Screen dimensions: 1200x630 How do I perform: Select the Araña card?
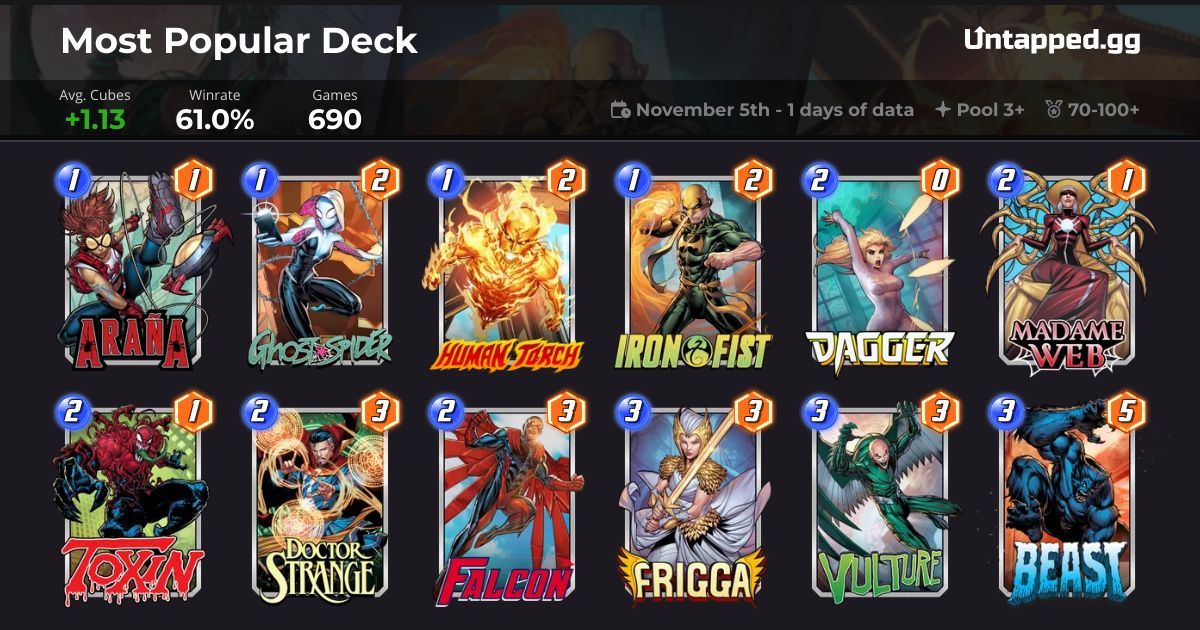132,270
